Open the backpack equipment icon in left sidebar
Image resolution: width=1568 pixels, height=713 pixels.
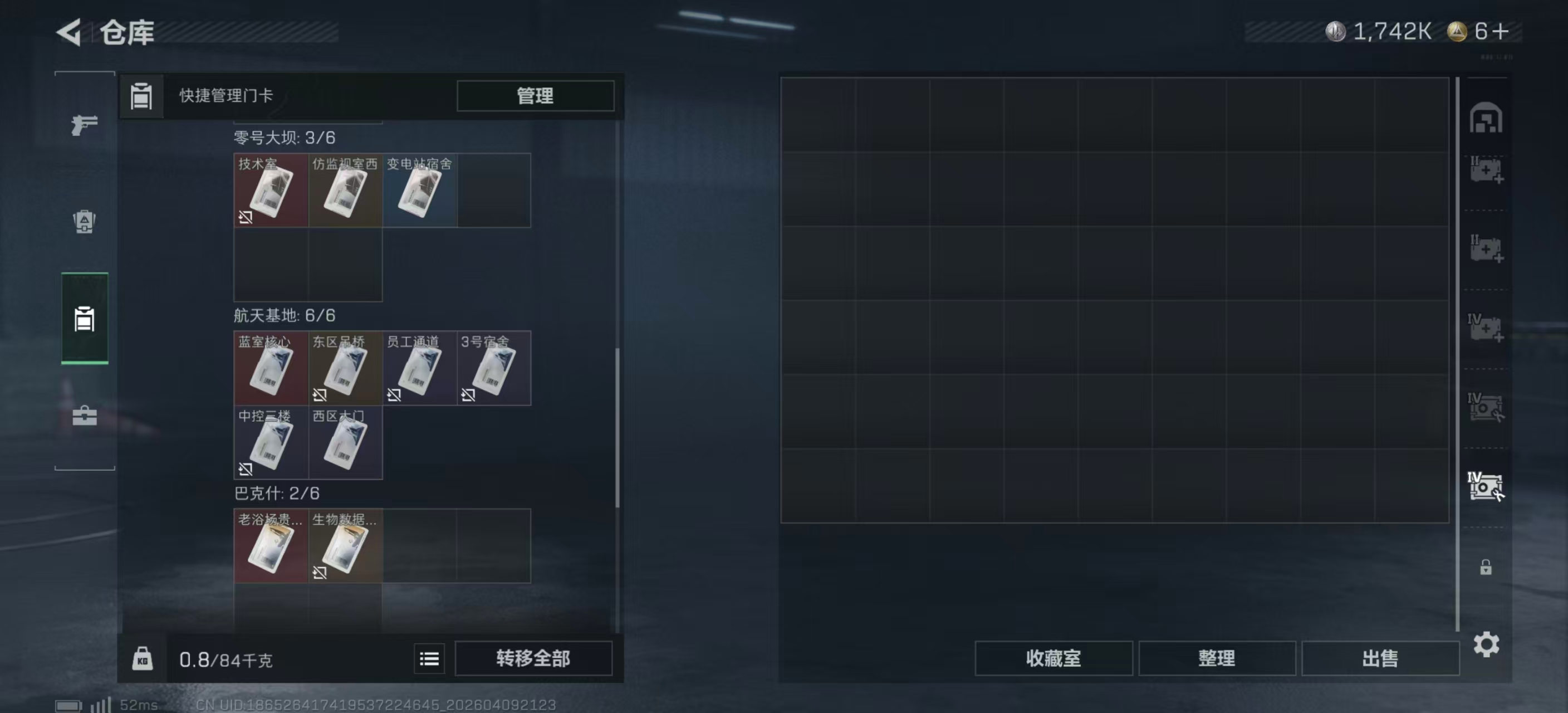click(84, 223)
